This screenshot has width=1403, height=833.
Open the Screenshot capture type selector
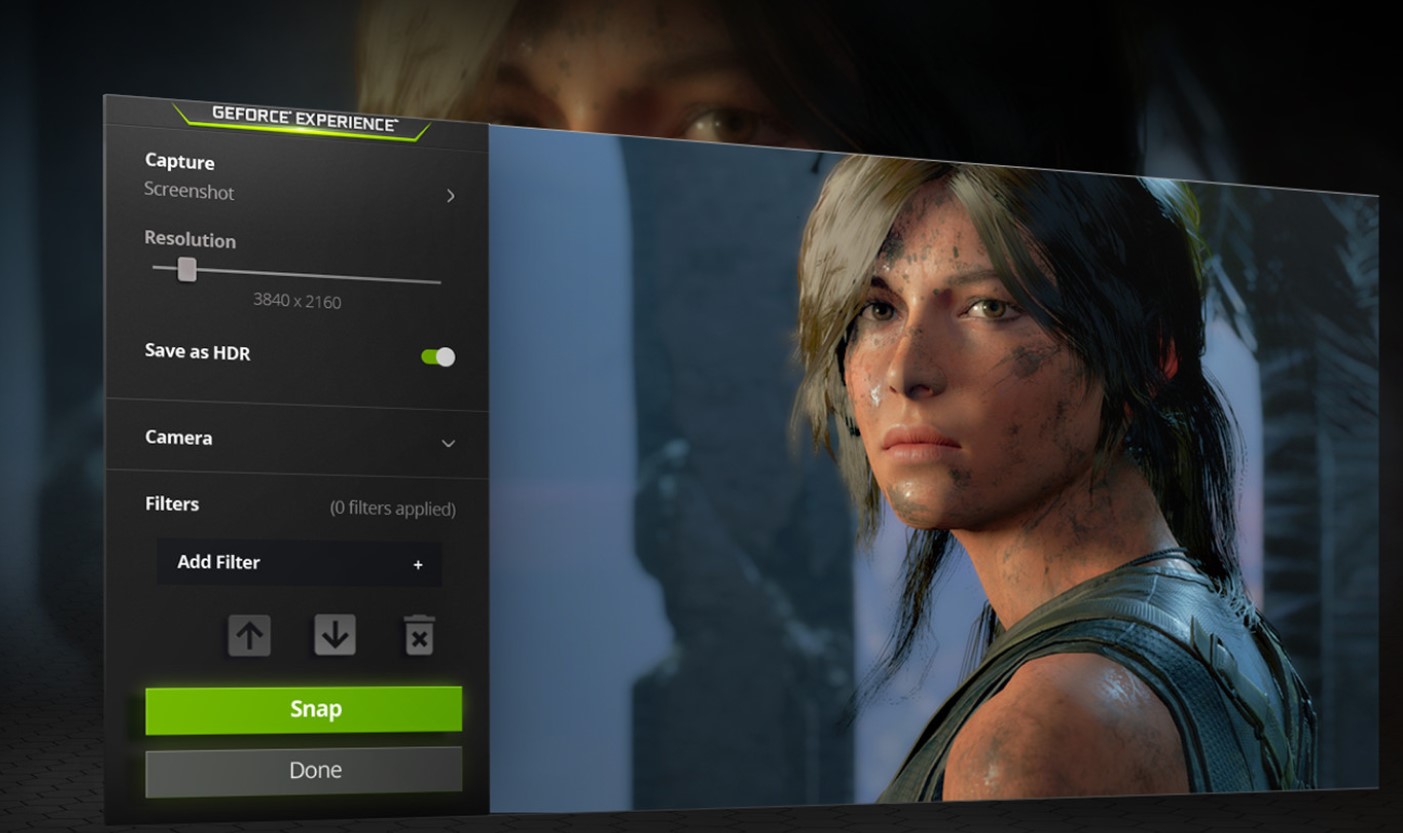300,193
